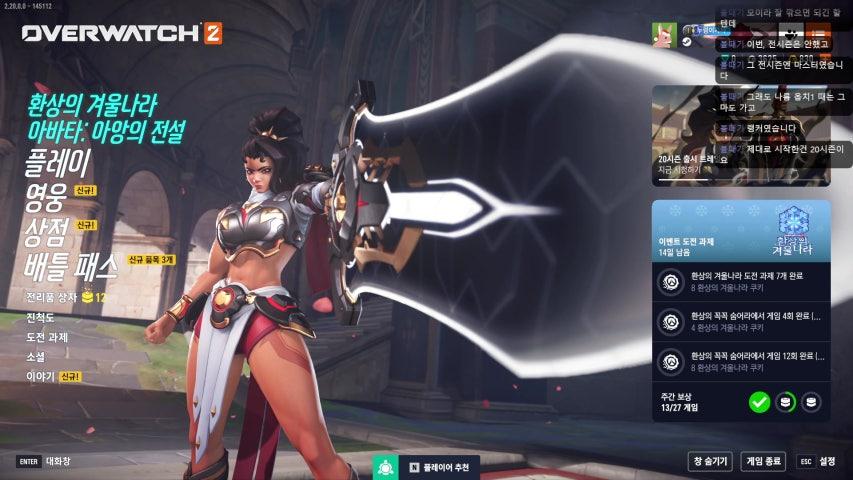Image resolution: width=853 pixels, height=480 pixels.
Task: Open 도전 과제 (Challenges) menu entry
Action: [47, 337]
